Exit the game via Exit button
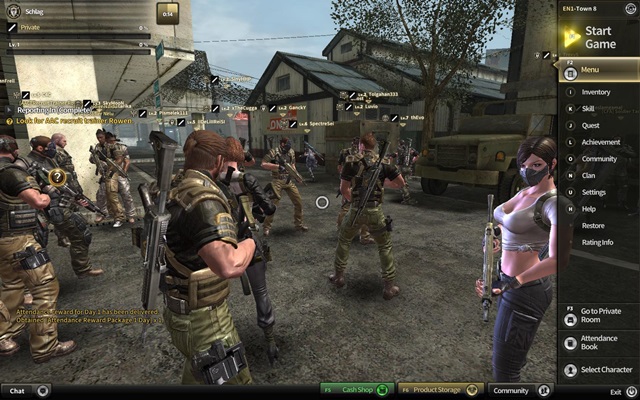Screen dimensions: 640x400 click(x=621, y=391)
